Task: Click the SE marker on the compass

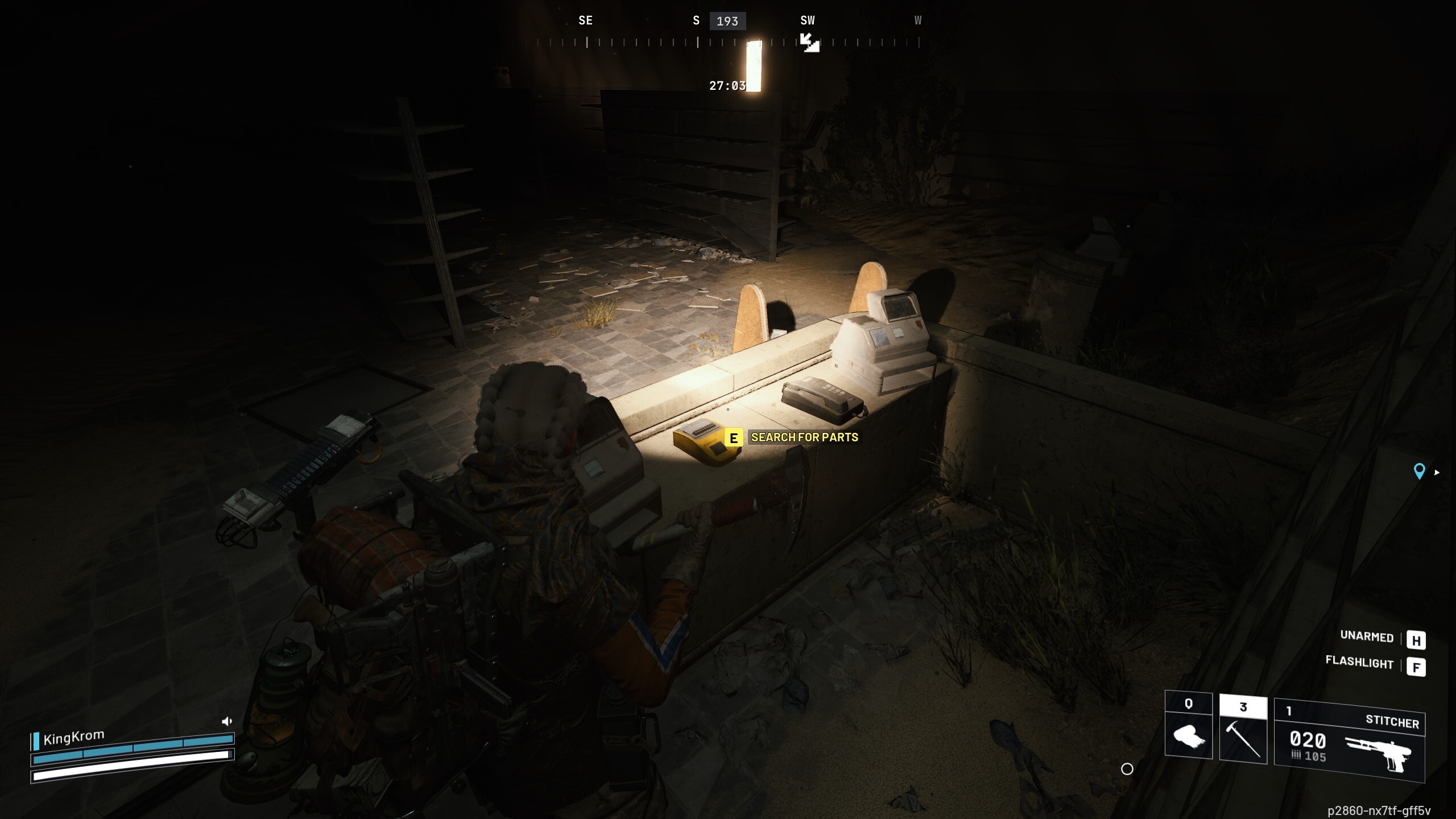Action: [x=585, y=20]
